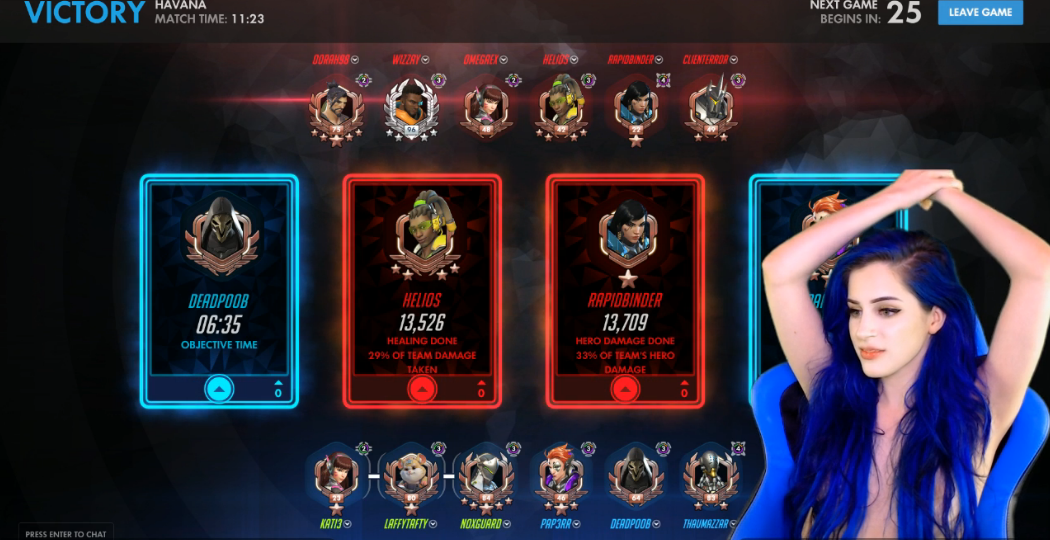Expand the OMEGAEX player dropdown
This screenshot has height=540, width=1050.
pyautogui.click(x=503, y=59)
